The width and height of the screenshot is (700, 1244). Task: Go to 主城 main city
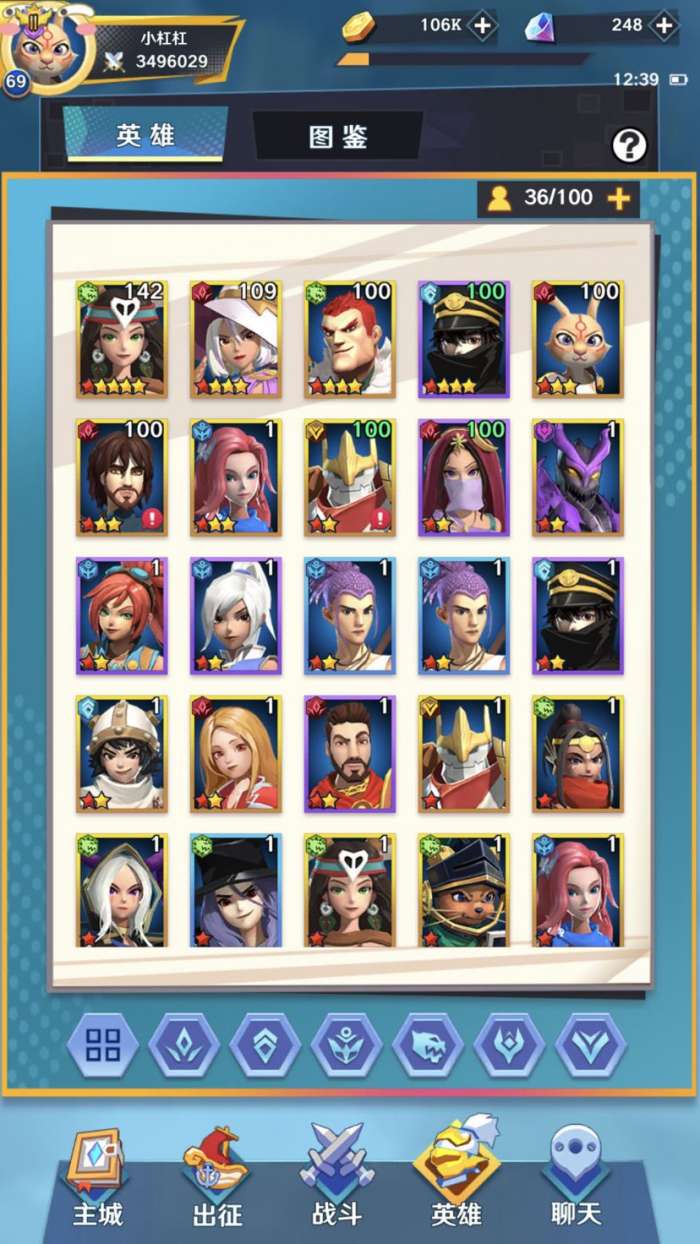click(97, 1180)
